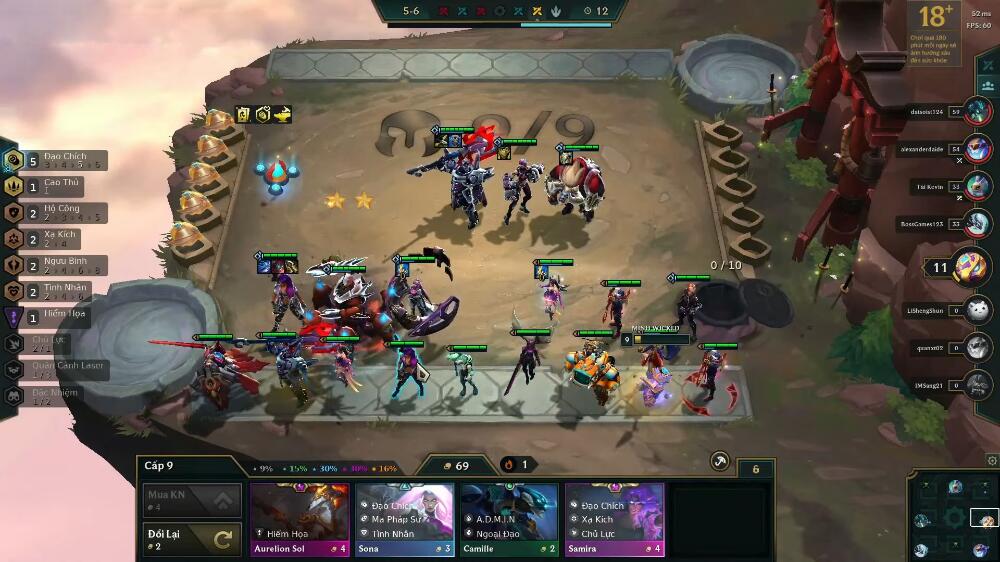Buy Aurelion Sol from the shop
This screenshot has height=562, width=1000.
coord(299,518)
